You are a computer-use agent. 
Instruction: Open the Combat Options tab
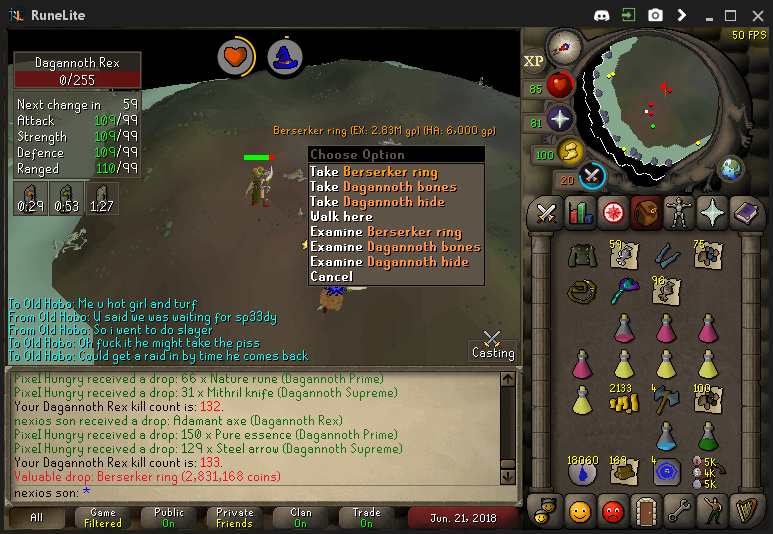point(546,212)
